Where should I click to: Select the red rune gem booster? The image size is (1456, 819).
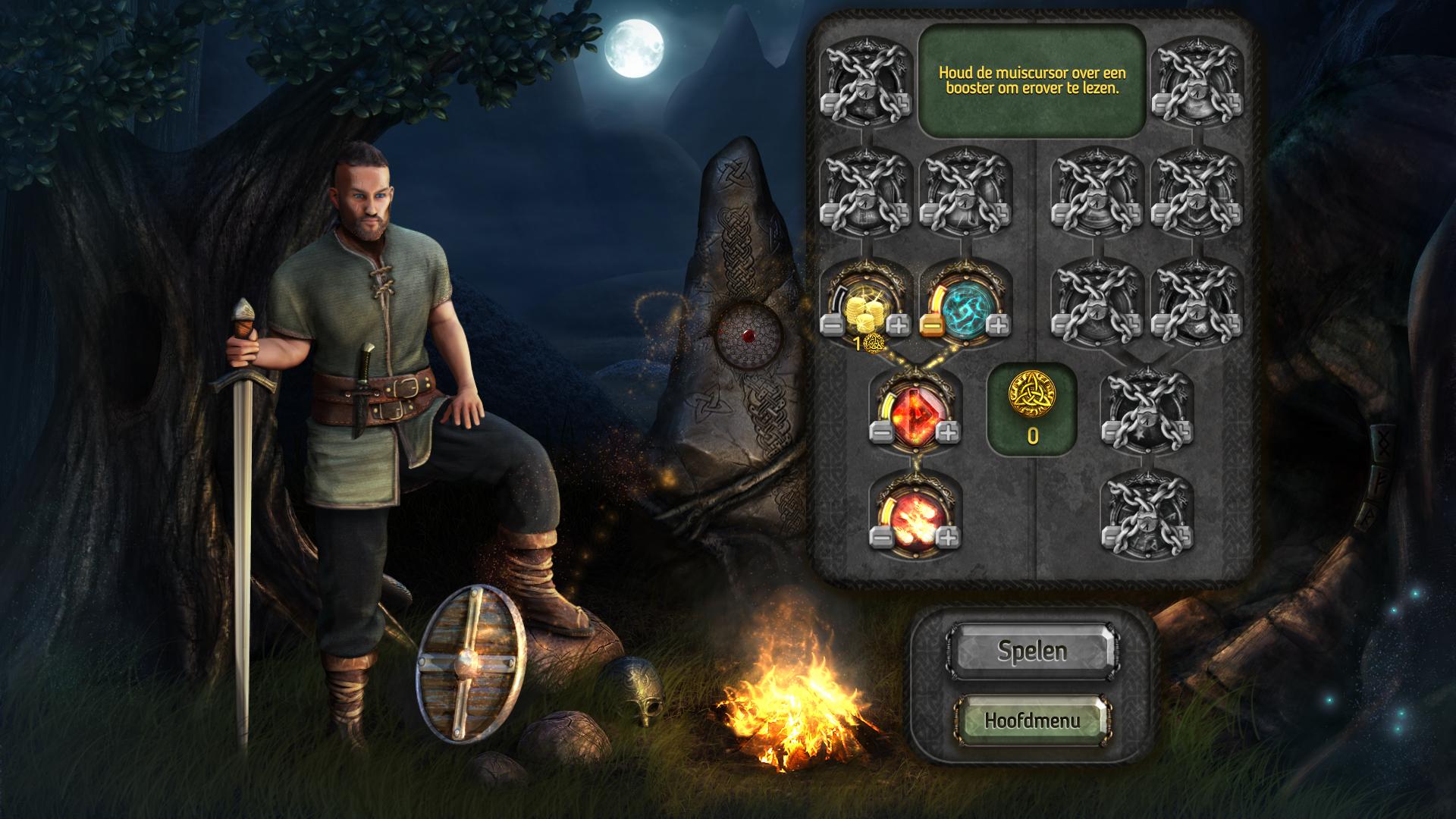(x=915, y=414)
